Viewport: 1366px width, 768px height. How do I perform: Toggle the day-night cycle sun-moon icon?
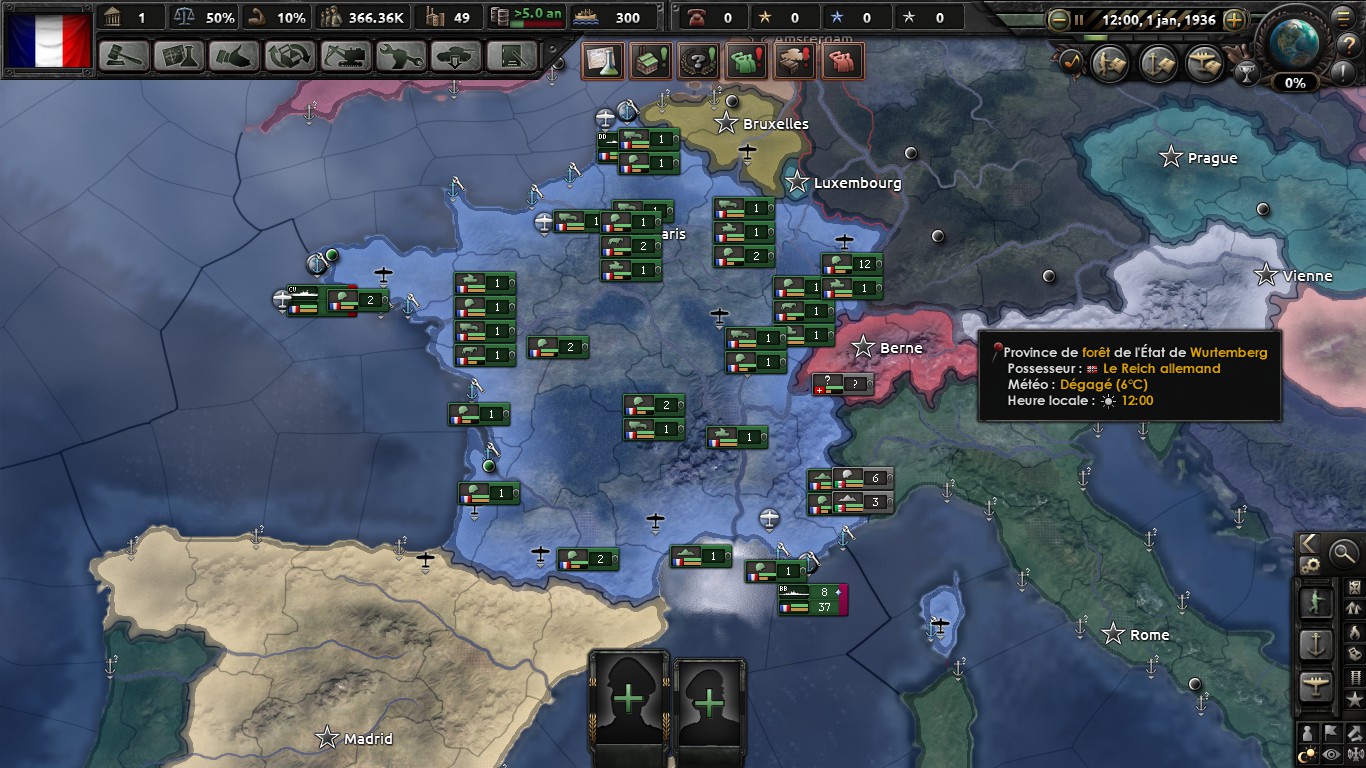tap(1307, 755)
